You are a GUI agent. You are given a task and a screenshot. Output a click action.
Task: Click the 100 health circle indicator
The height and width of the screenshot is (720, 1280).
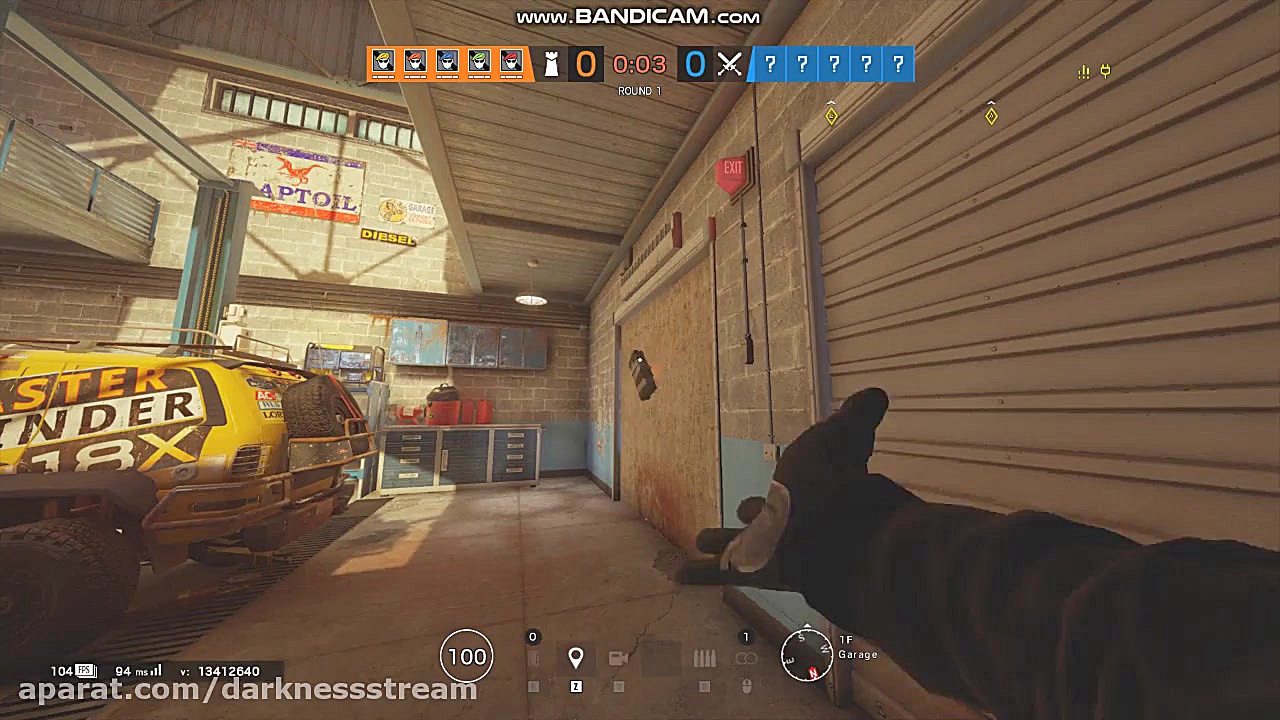[x=466, y=656]
